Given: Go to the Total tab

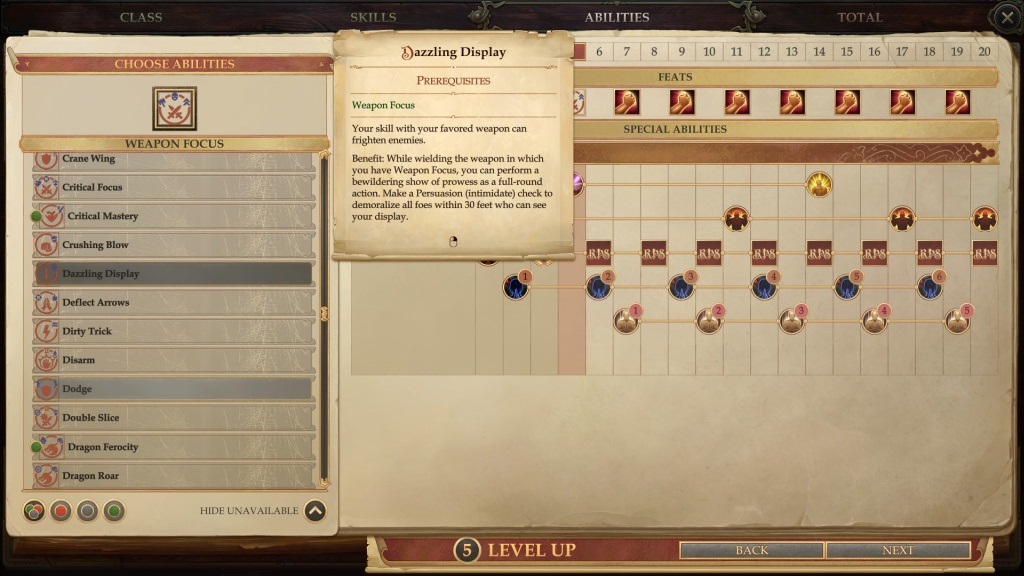Looking at the screenshot, I should [x=860, y=17].
